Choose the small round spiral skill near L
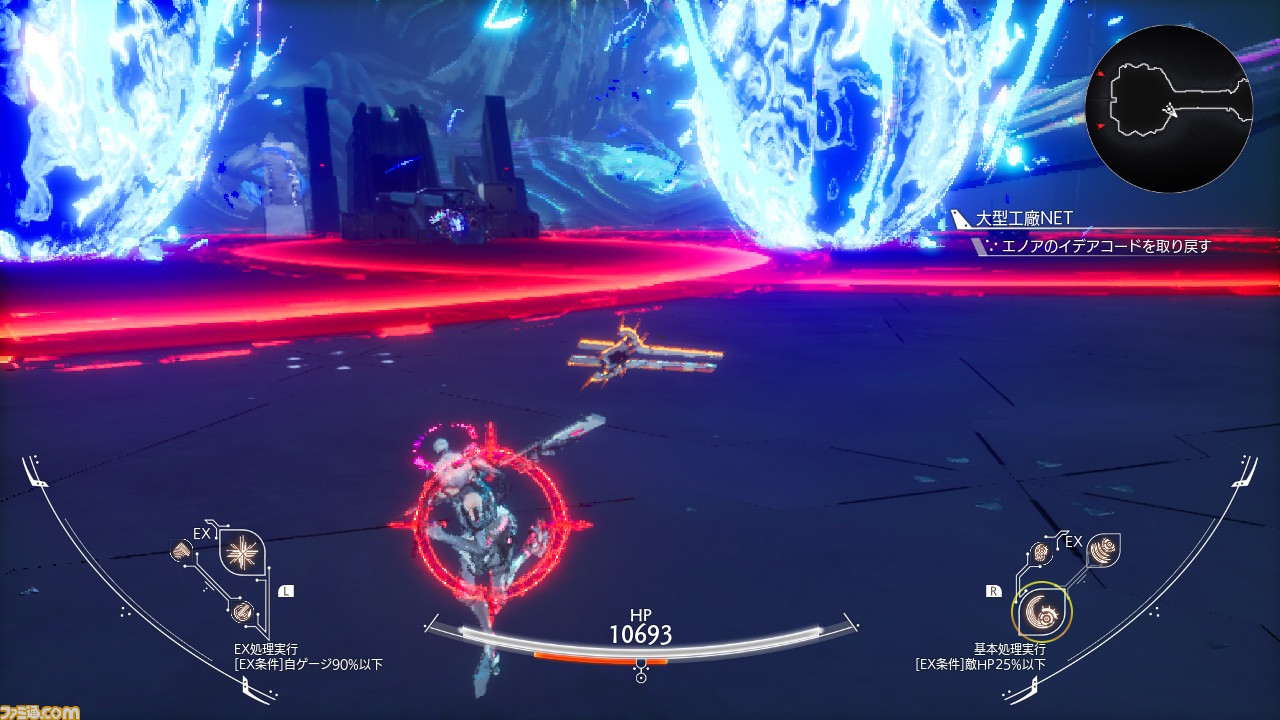This screenshot has width=1280, height=720. pos(241,610)
